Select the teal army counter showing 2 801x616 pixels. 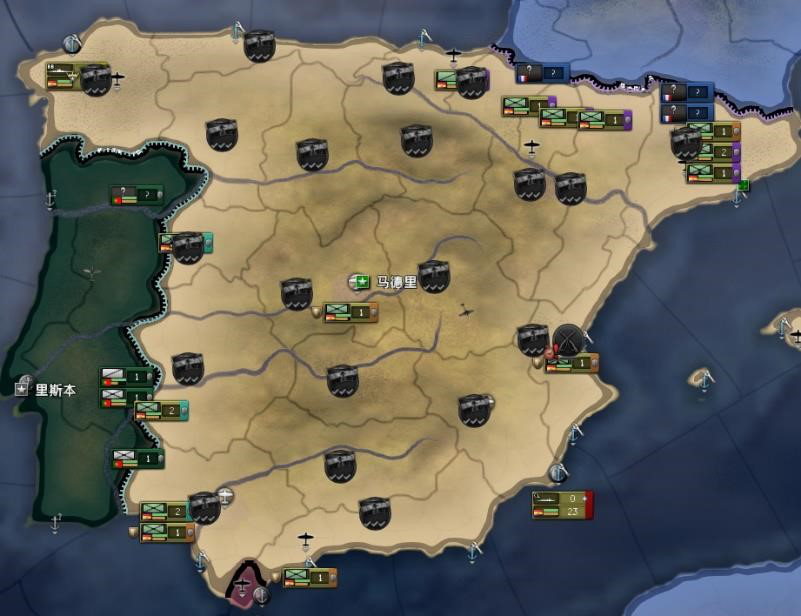click(x=161, y=410)
